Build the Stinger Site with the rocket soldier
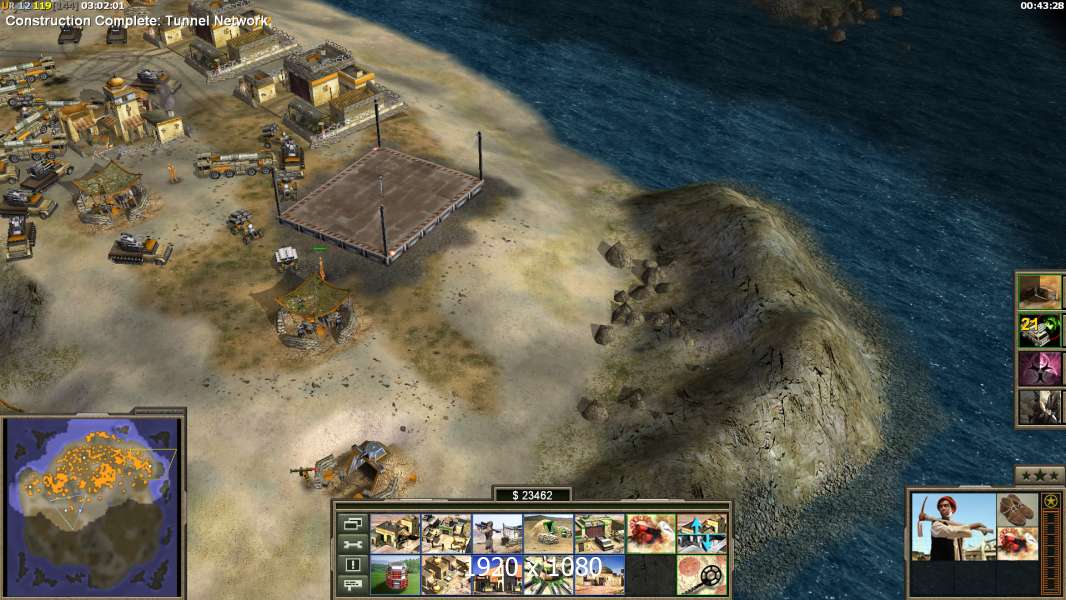Viewport: 1066px width, 600px height. (497, 534)
